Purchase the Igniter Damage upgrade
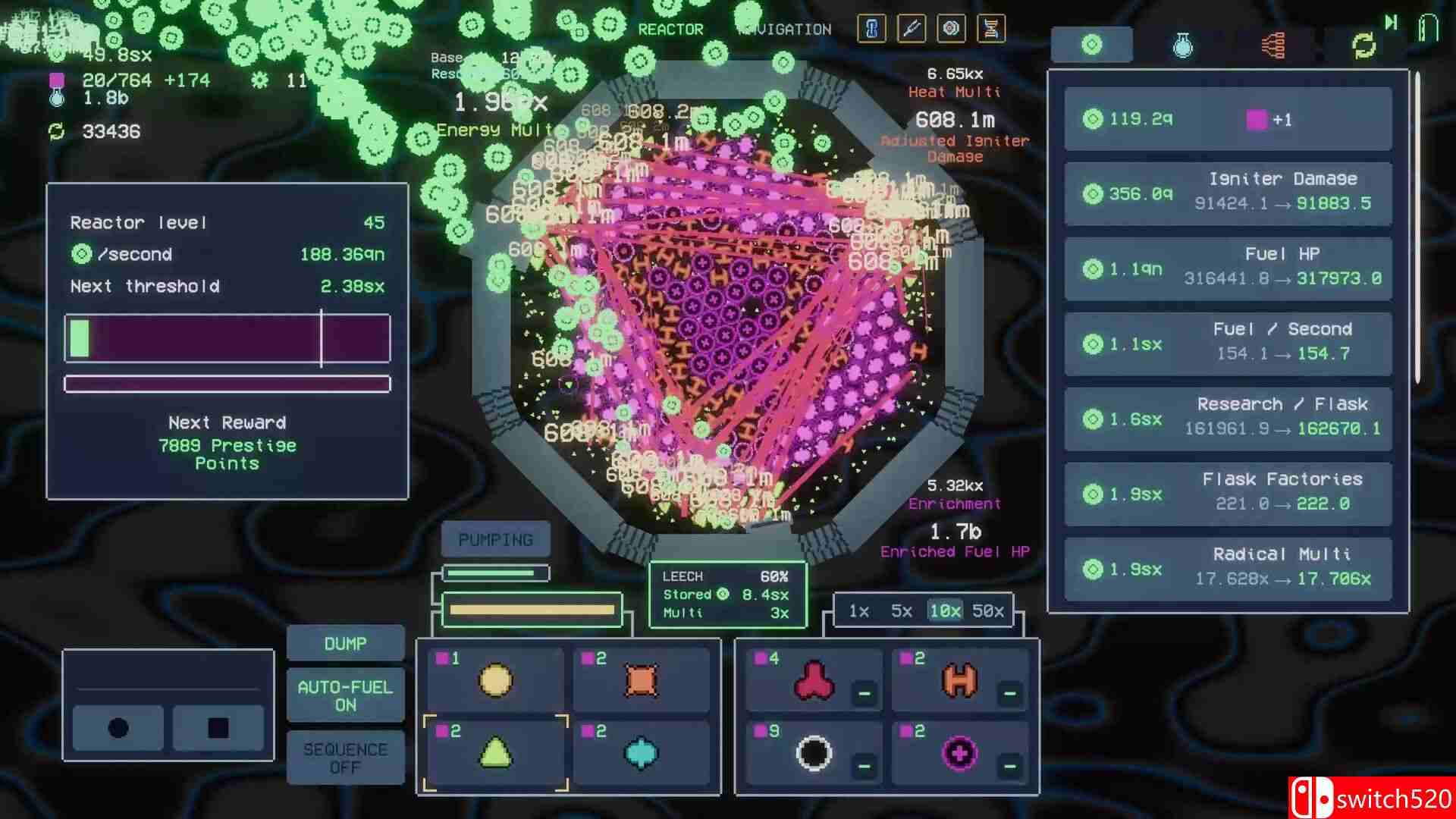Viewport: 1456px width, 819px height. coord(1227,196)
